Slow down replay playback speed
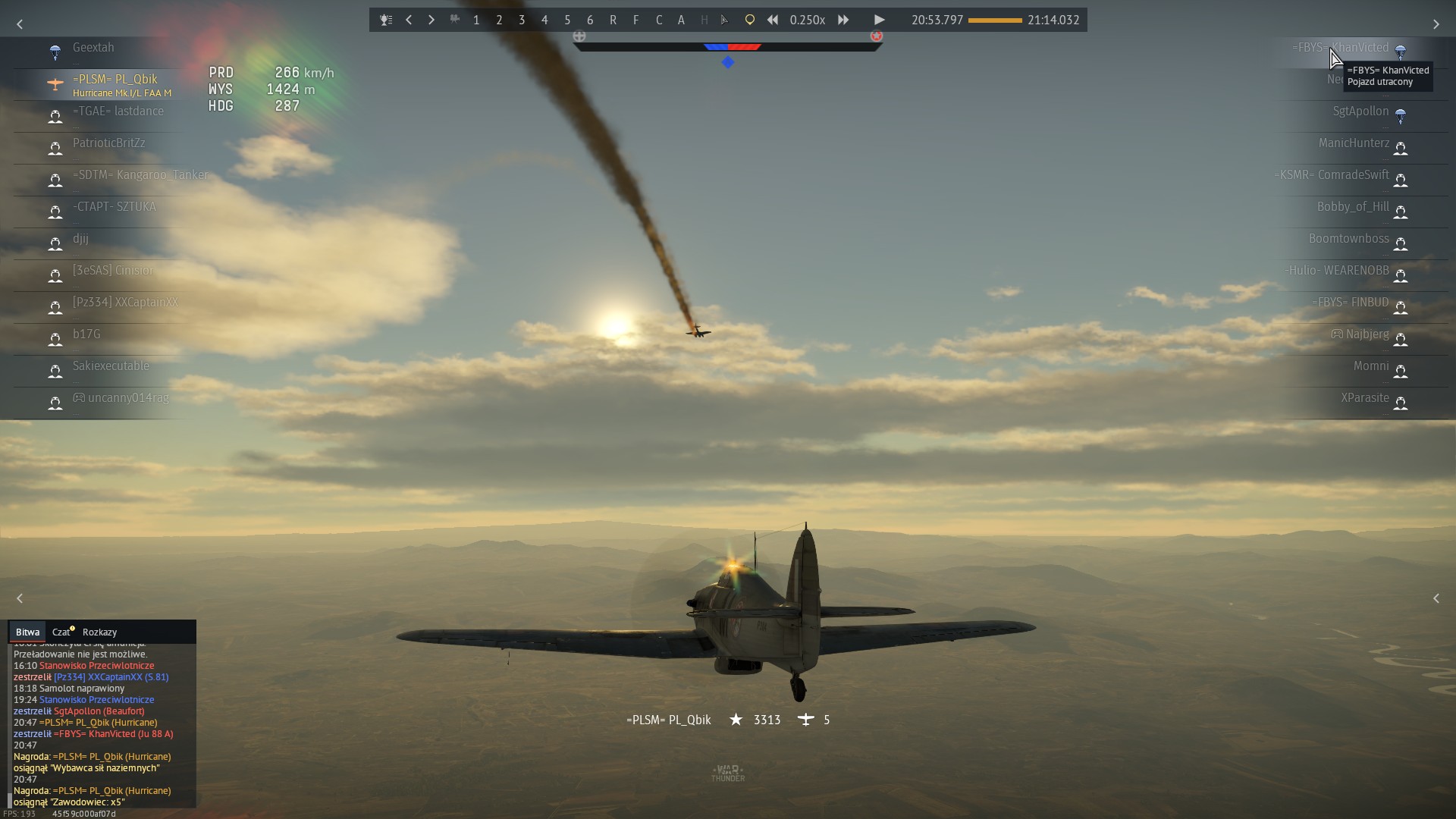This screenshot has height=819, width=1456. point(772,20)
